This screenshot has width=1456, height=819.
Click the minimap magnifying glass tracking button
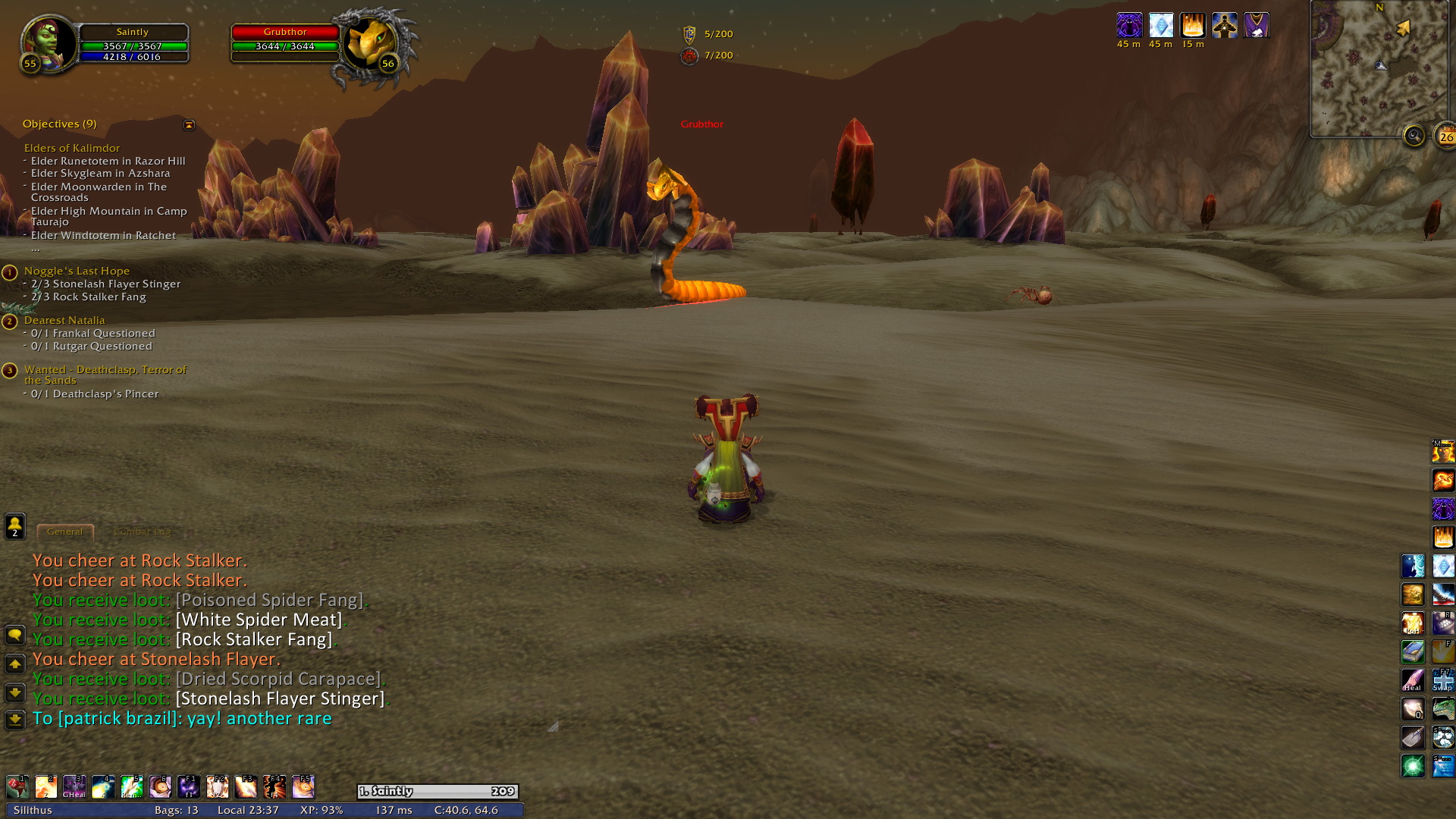pyautogui.click(x=1414, y=136)
